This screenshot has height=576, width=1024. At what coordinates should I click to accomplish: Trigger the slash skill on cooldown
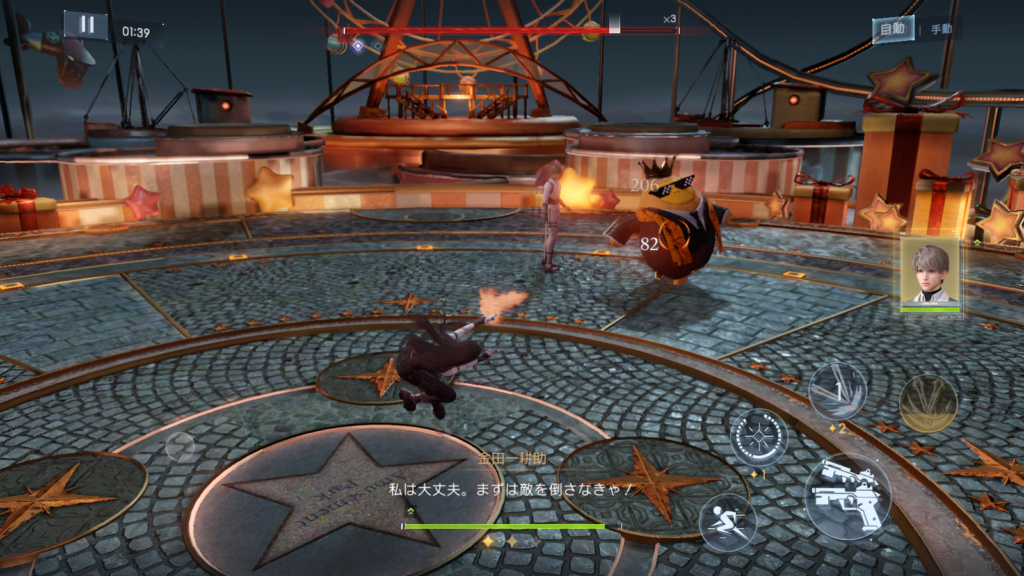click(x=837, y=390)
